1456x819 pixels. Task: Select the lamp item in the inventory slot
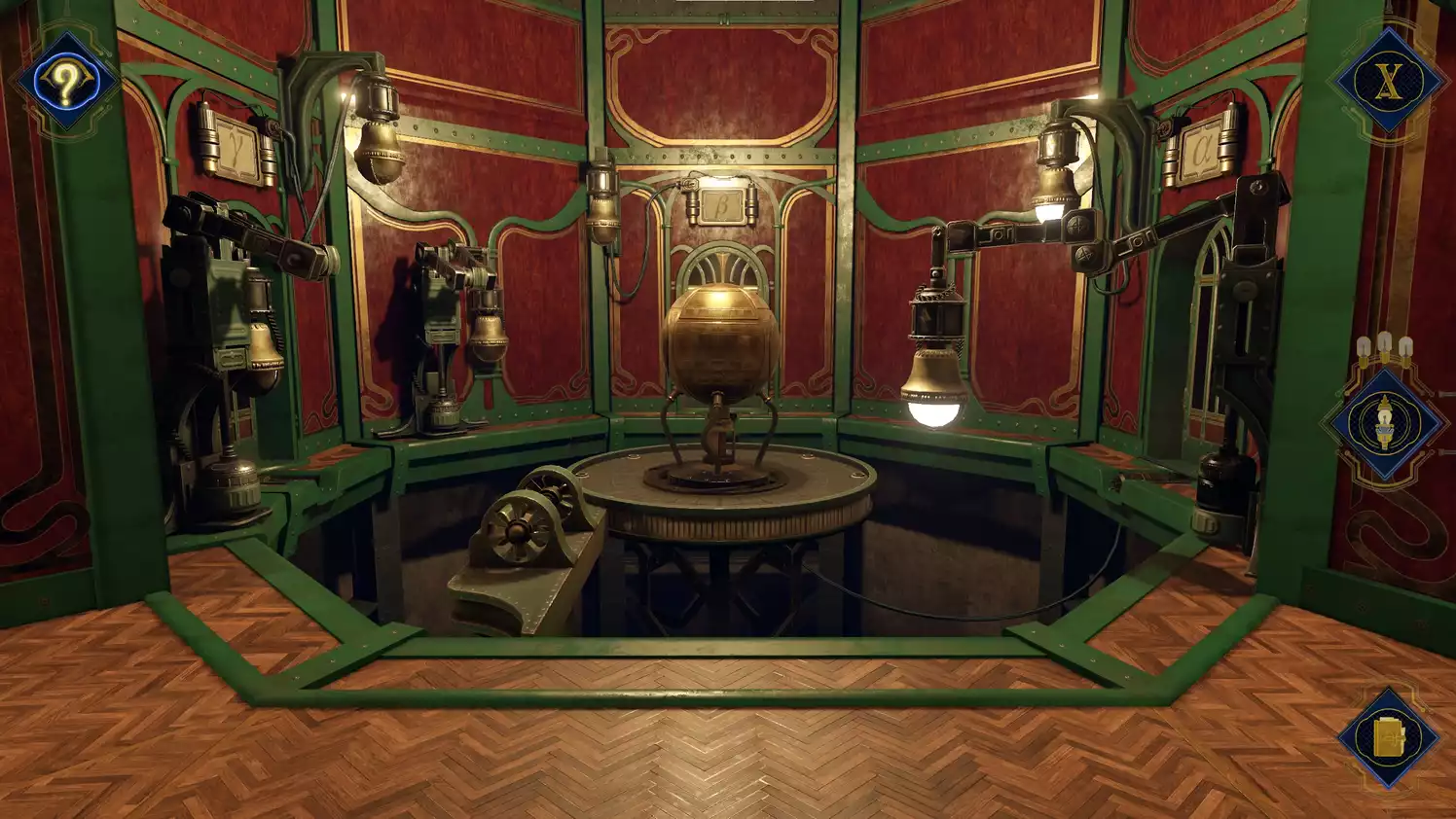[x=1386, y=420]
